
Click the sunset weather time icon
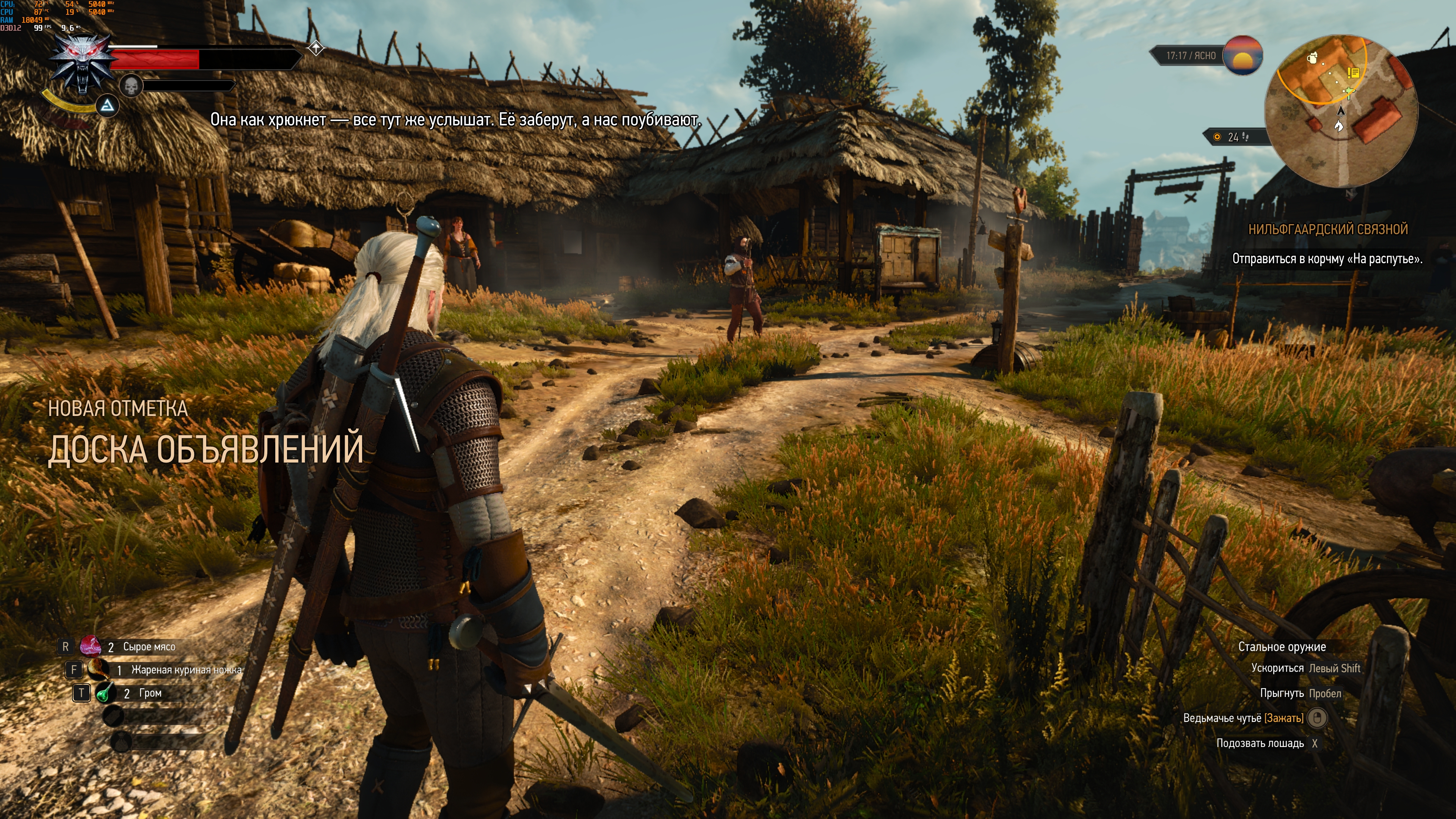[x=1243, y=55]
